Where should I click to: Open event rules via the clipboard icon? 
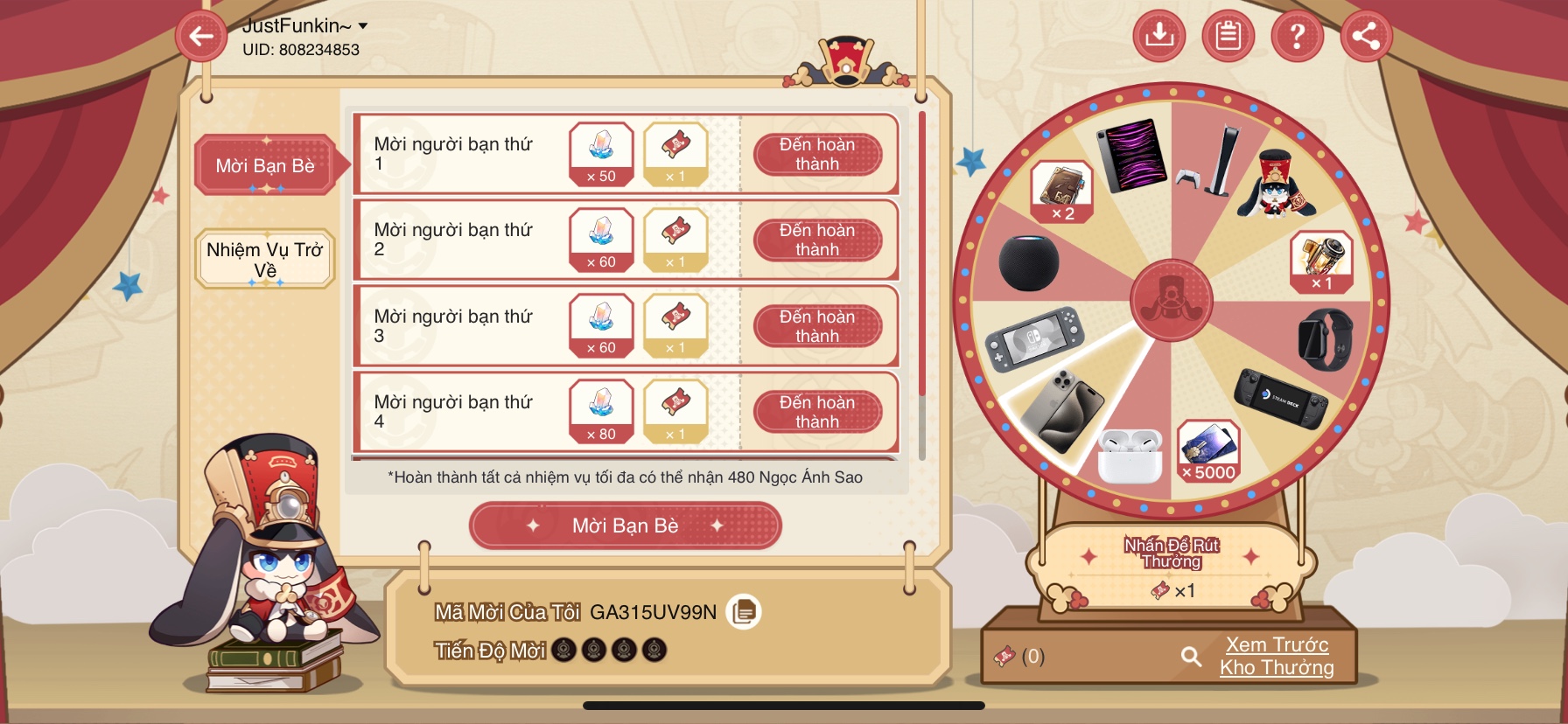(1228, 36)
